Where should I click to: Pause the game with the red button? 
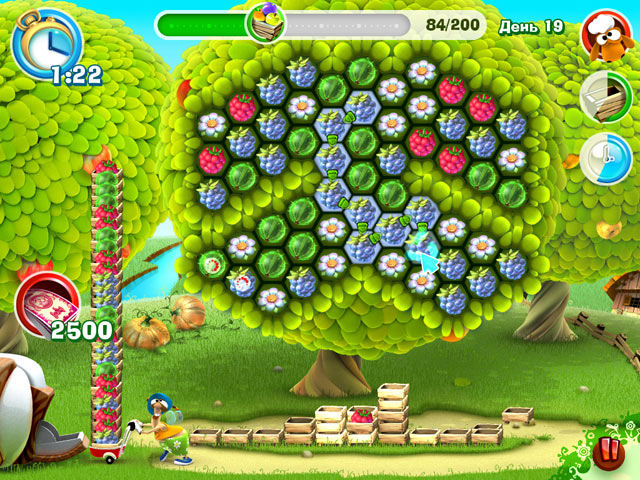pyautogui.click(x=607, y=451)
